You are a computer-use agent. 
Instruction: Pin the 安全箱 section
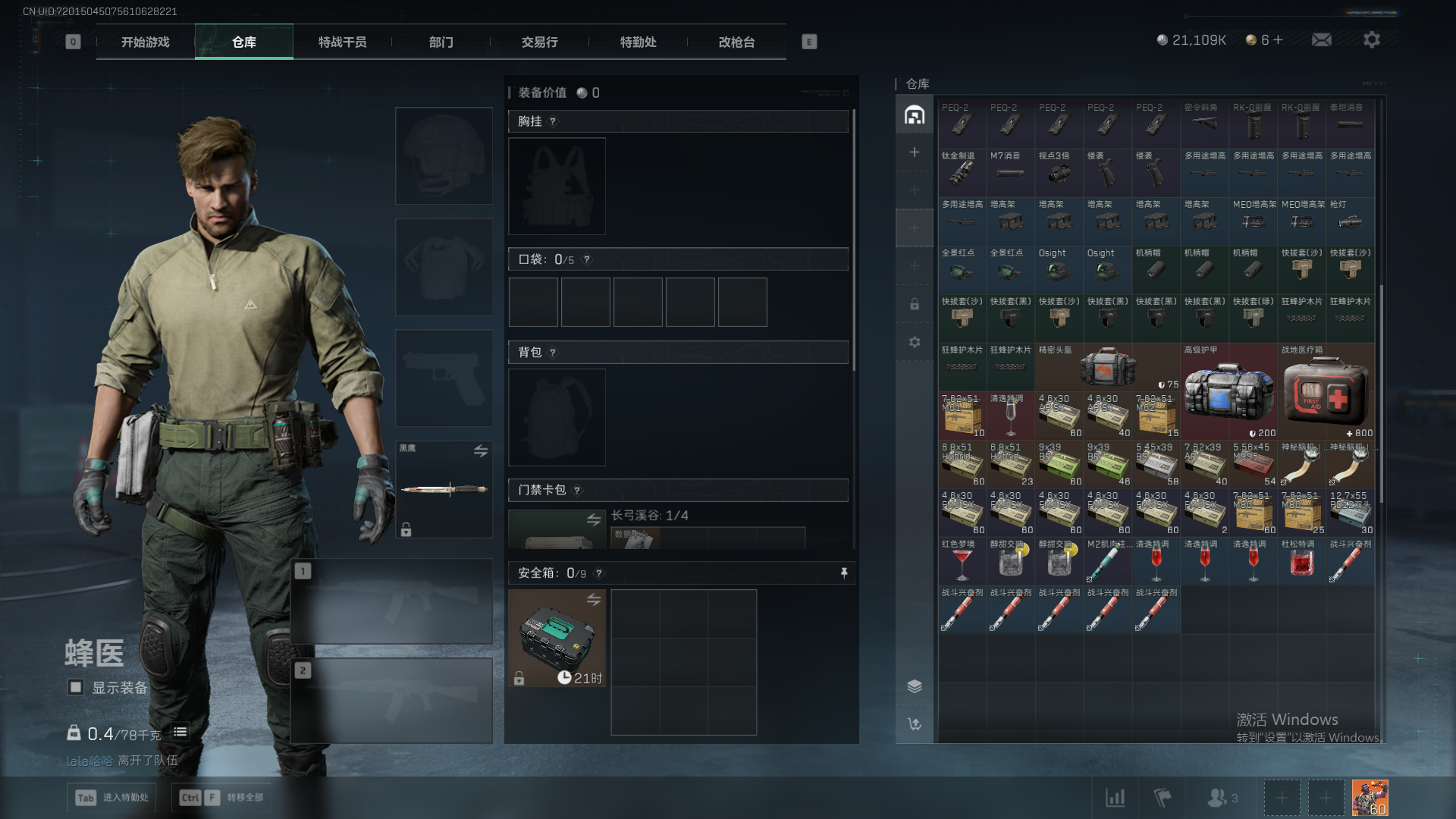(x=844, y=573)
